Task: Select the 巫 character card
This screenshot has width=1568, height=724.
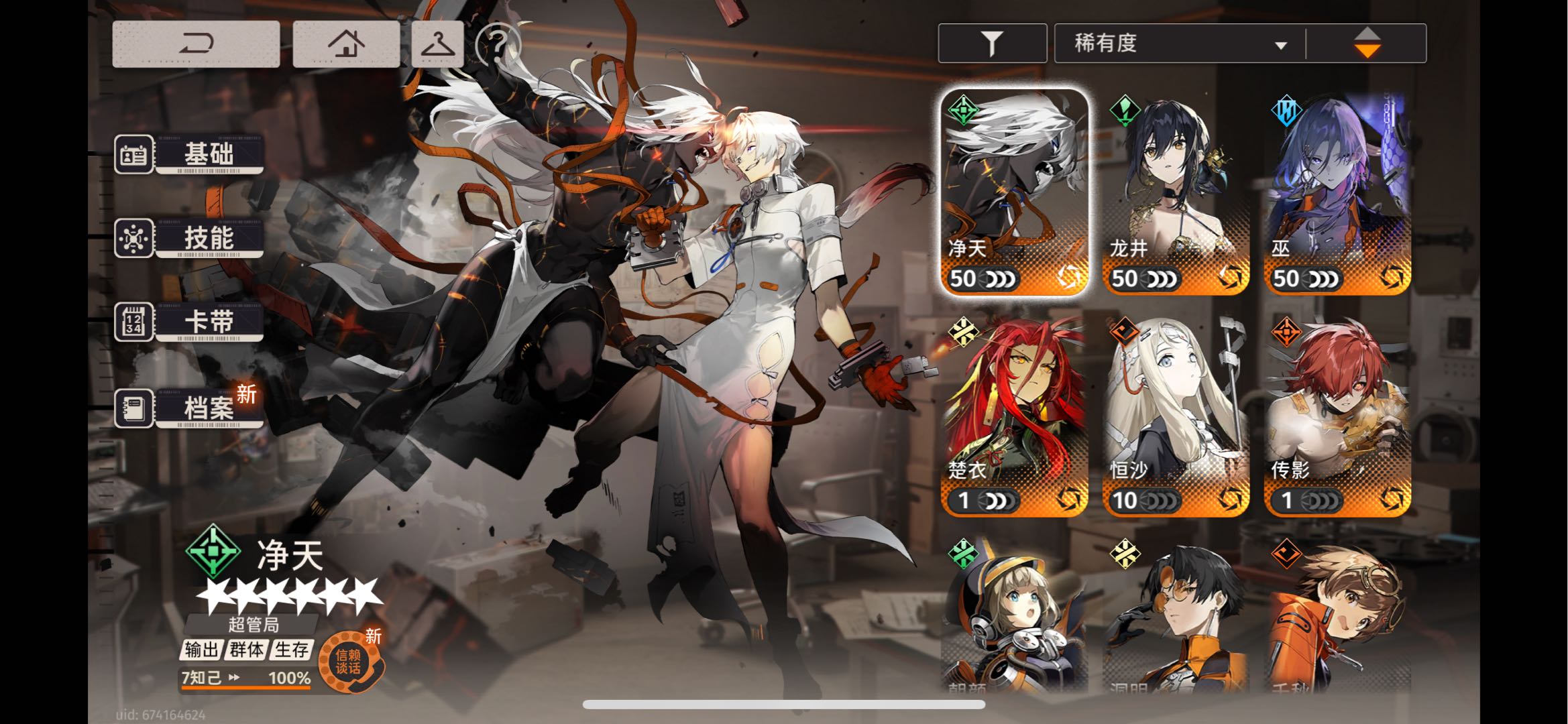Action: click(1337, 192)
